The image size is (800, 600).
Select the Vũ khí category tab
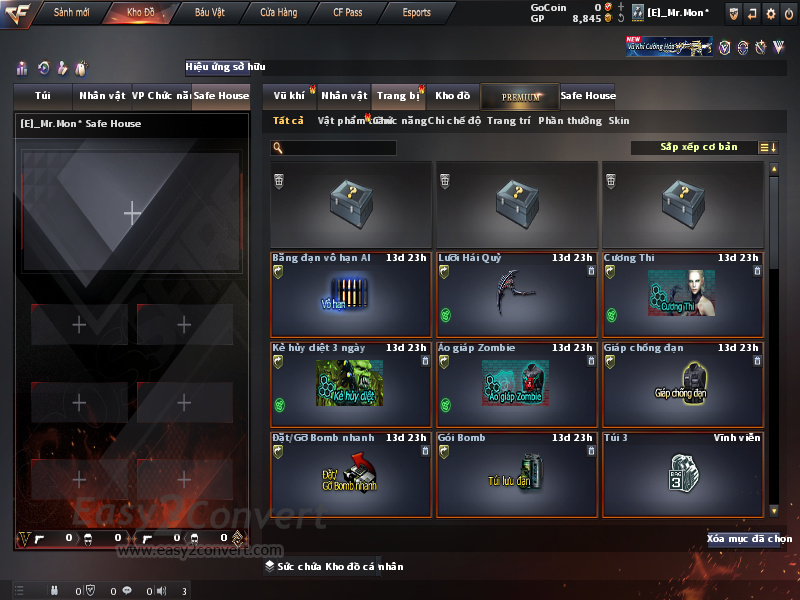290,96
